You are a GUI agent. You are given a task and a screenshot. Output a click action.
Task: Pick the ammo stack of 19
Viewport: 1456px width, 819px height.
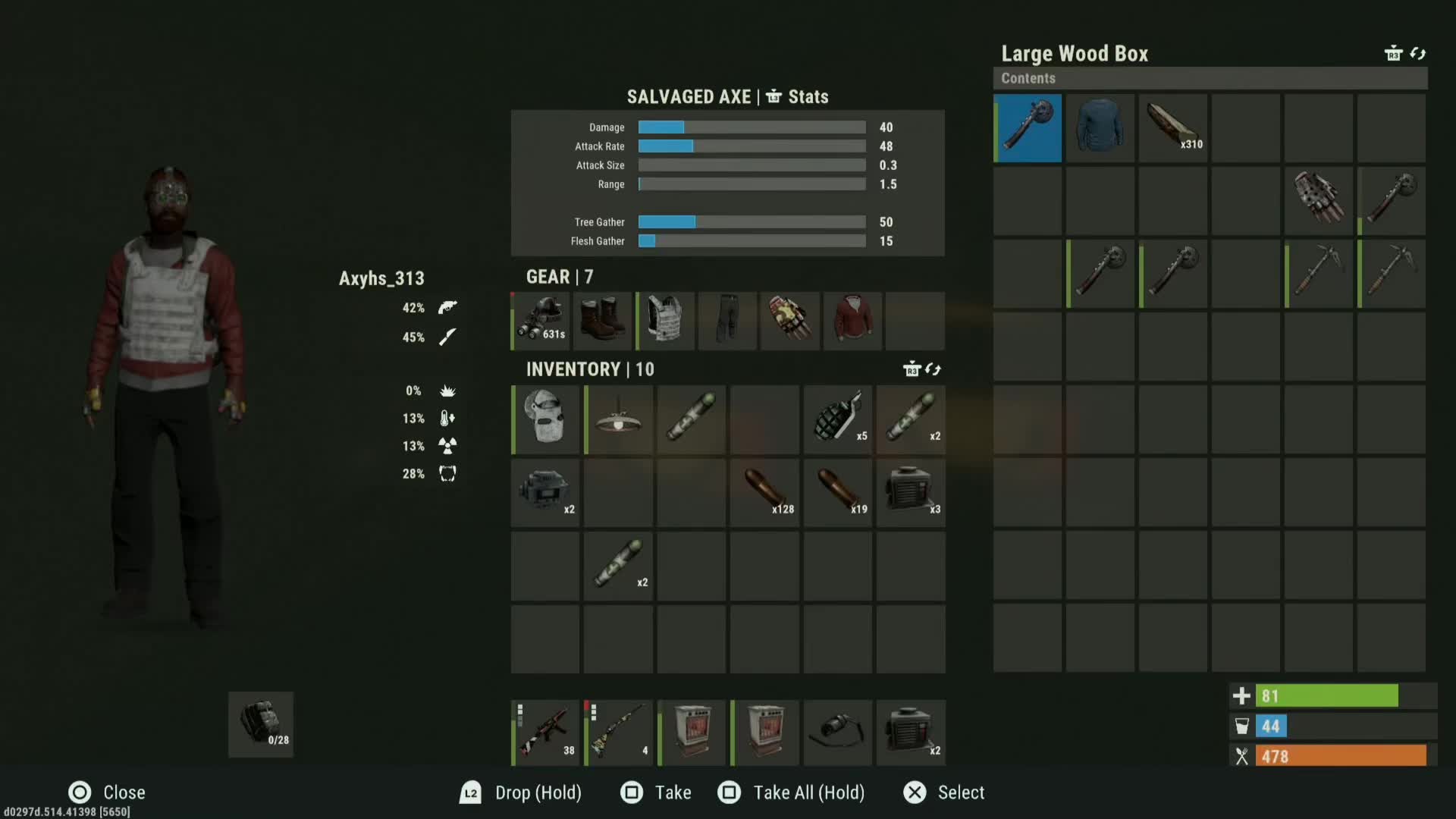[x=838, y=492]
